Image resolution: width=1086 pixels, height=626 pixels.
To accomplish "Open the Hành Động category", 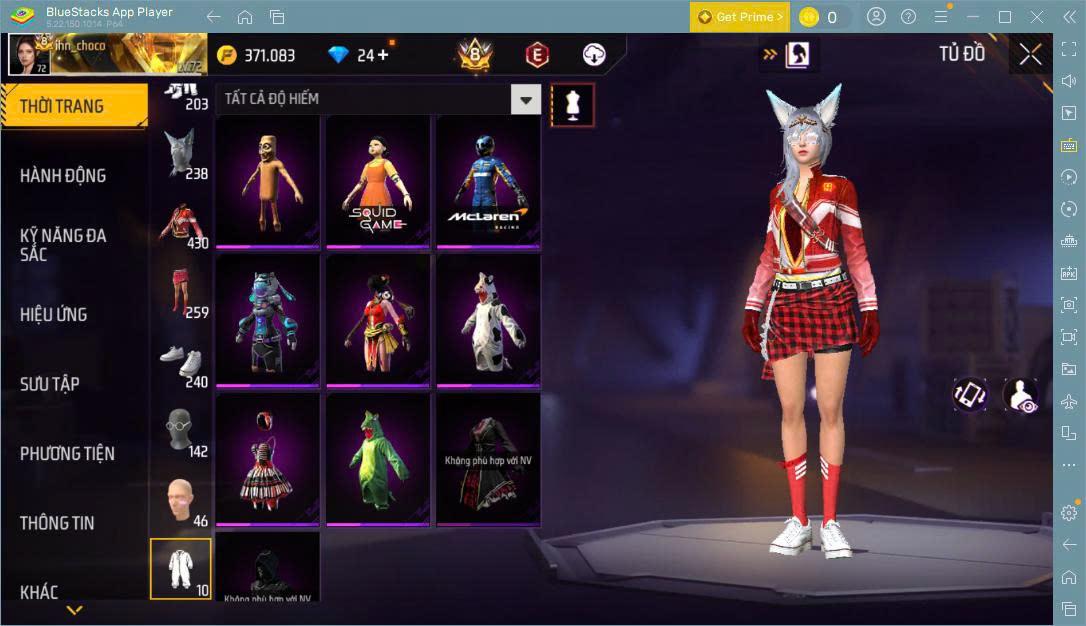I will [63, 176].
